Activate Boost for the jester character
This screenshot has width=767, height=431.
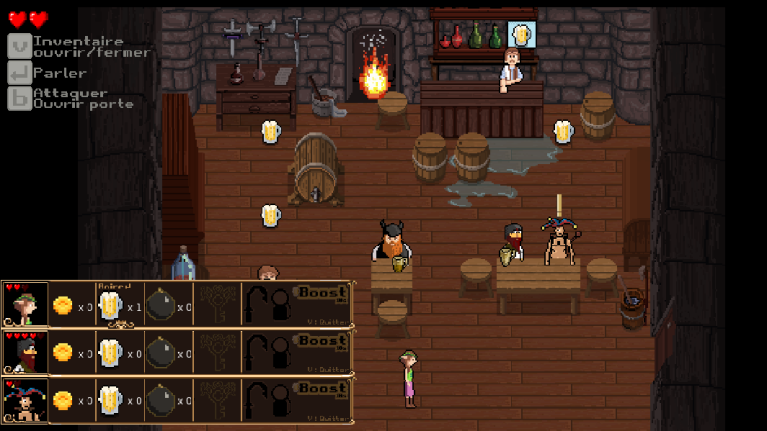point(322,390)
